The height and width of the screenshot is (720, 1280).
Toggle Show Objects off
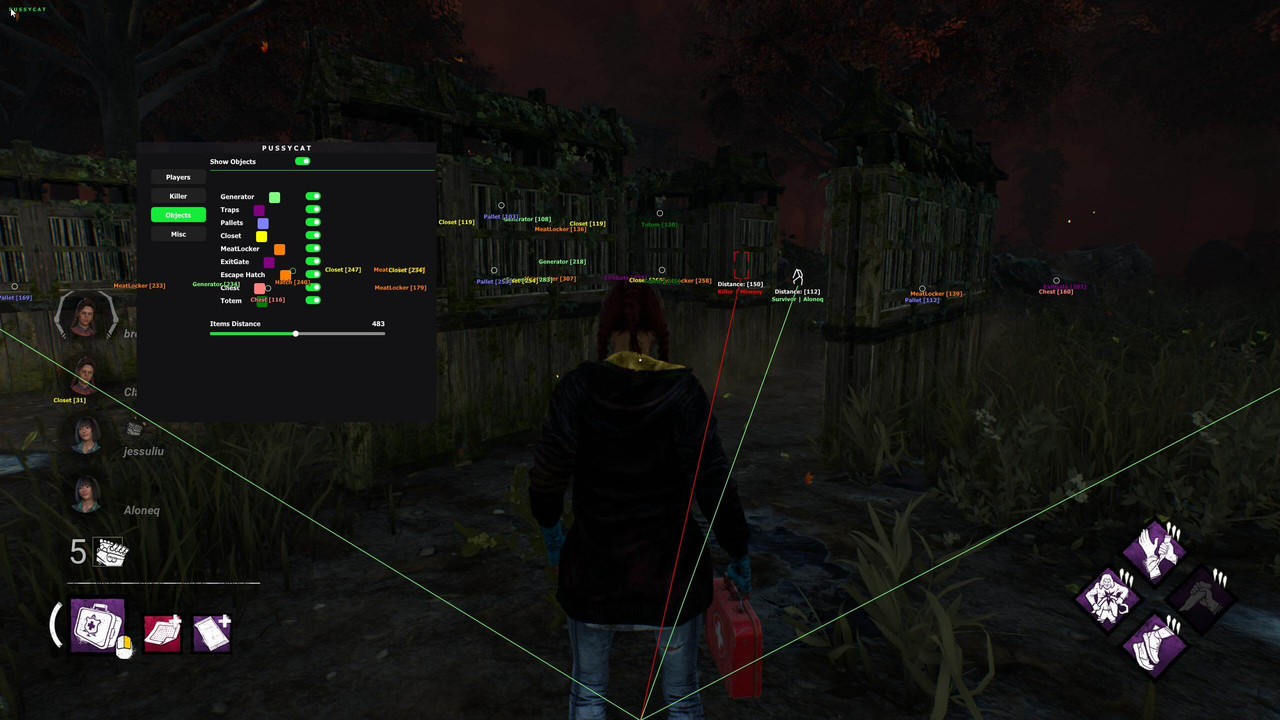click(303, 161)
